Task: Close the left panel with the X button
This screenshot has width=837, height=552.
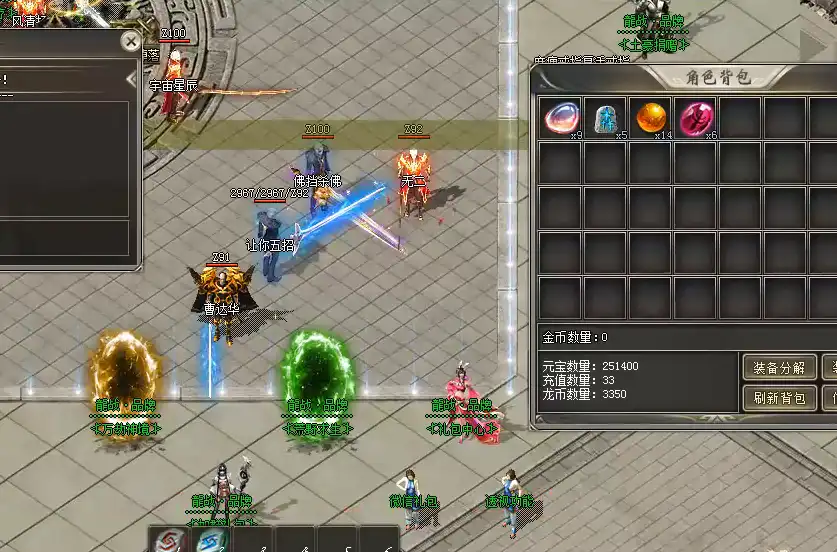Action: (131, 42)
